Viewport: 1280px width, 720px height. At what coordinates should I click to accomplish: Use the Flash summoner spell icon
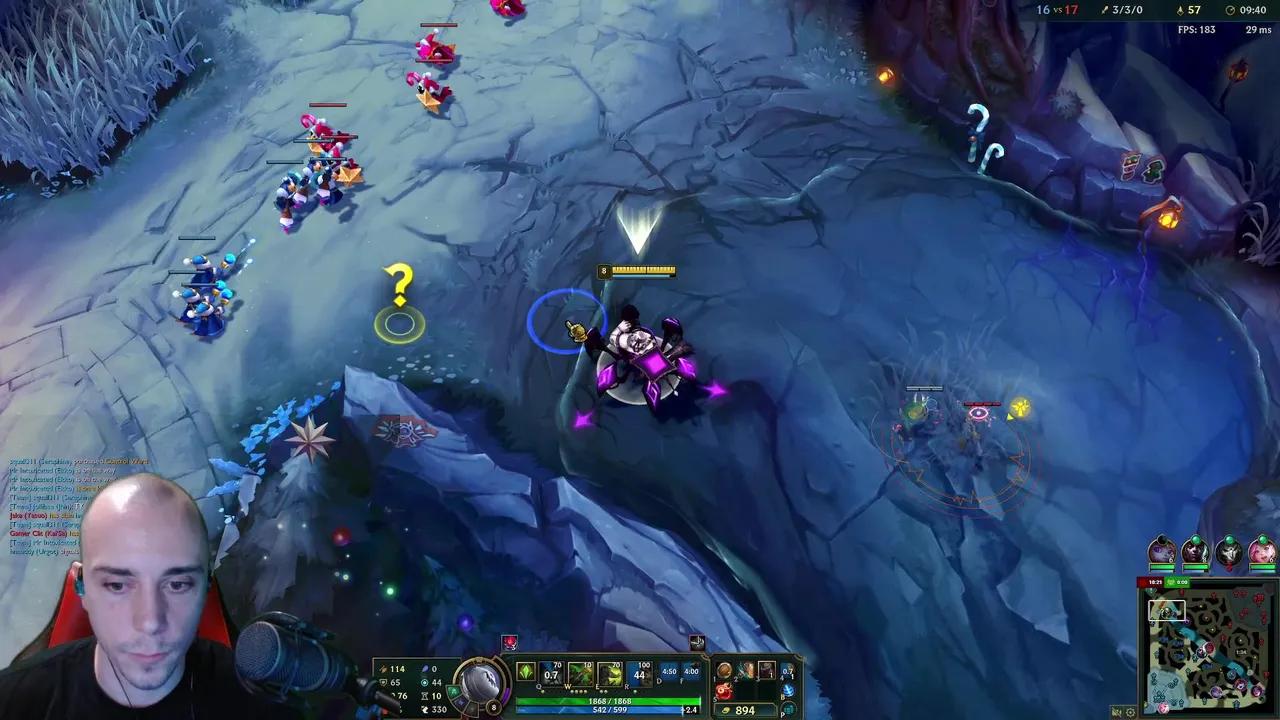[668, 673]
